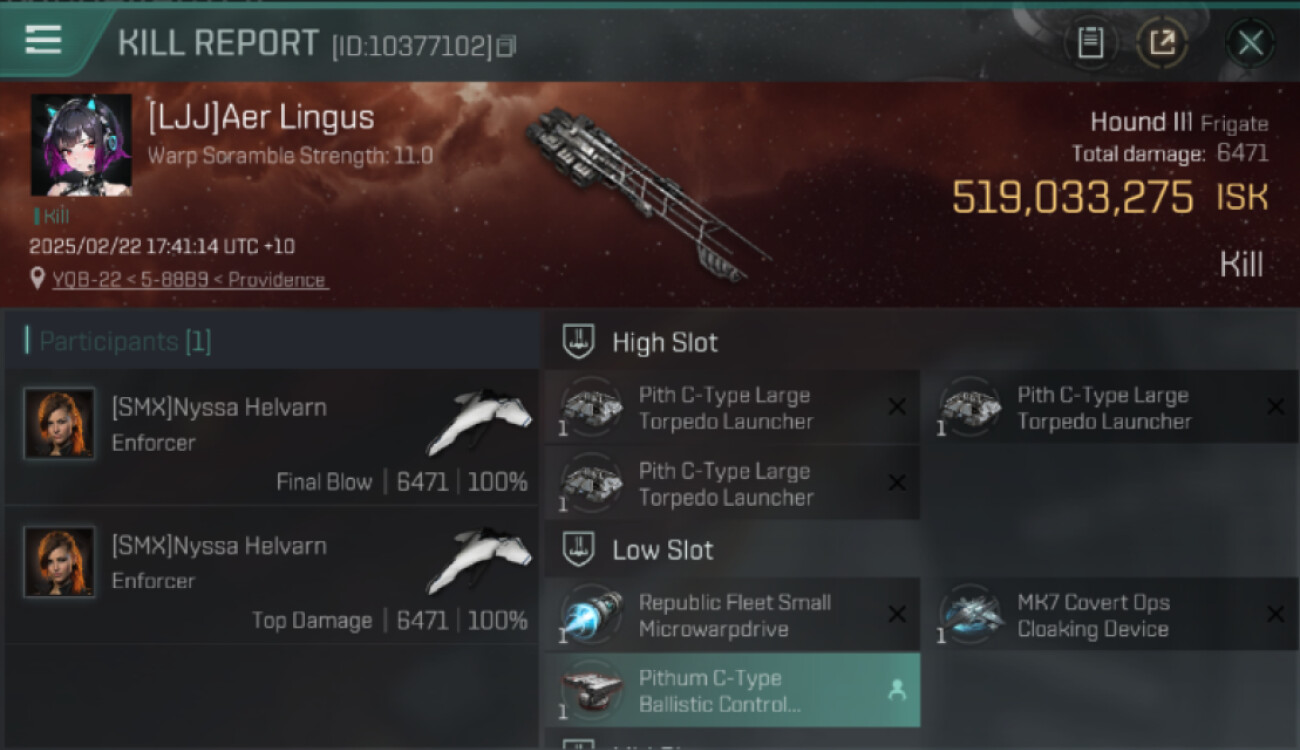The image size is (1300, 750).
Task: Select the MK7 Covert Ops Cloaking Device
Action: coord(1110,615)
